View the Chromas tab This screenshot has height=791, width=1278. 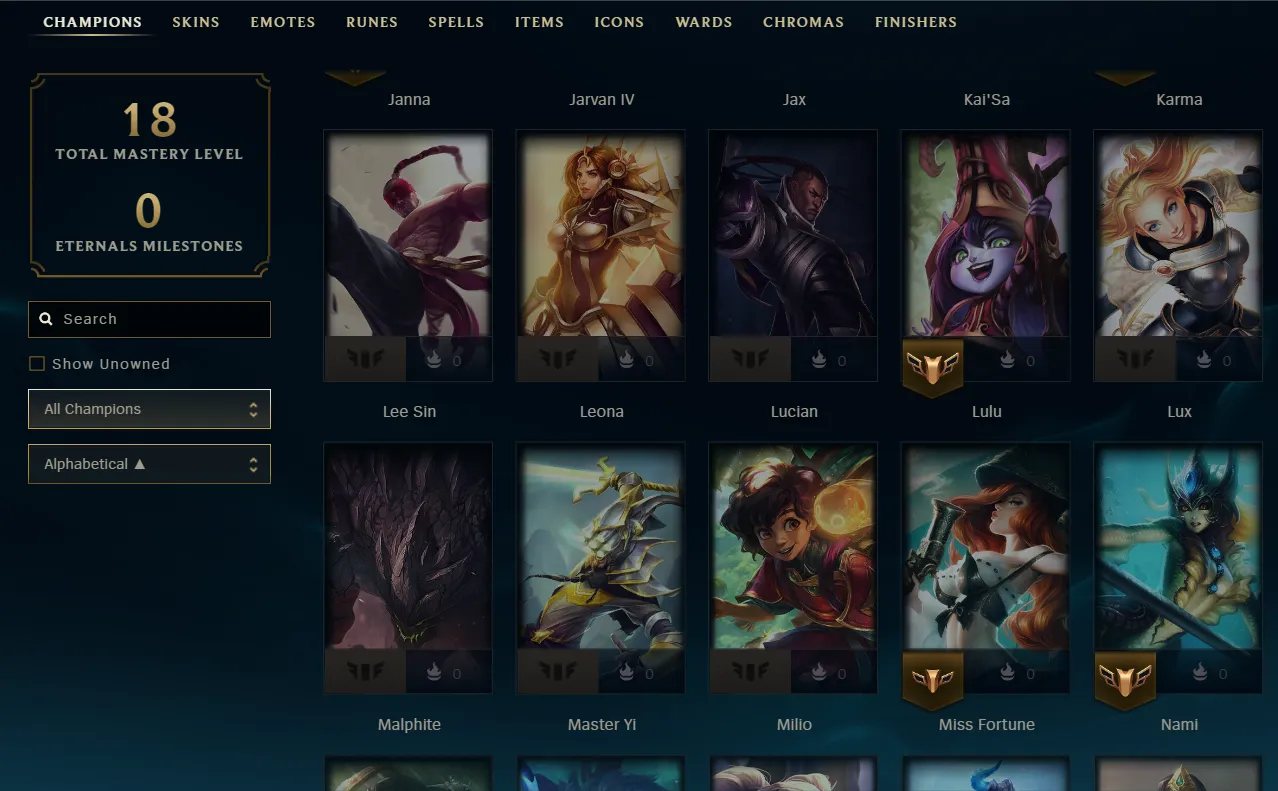(x=803, y=22)
